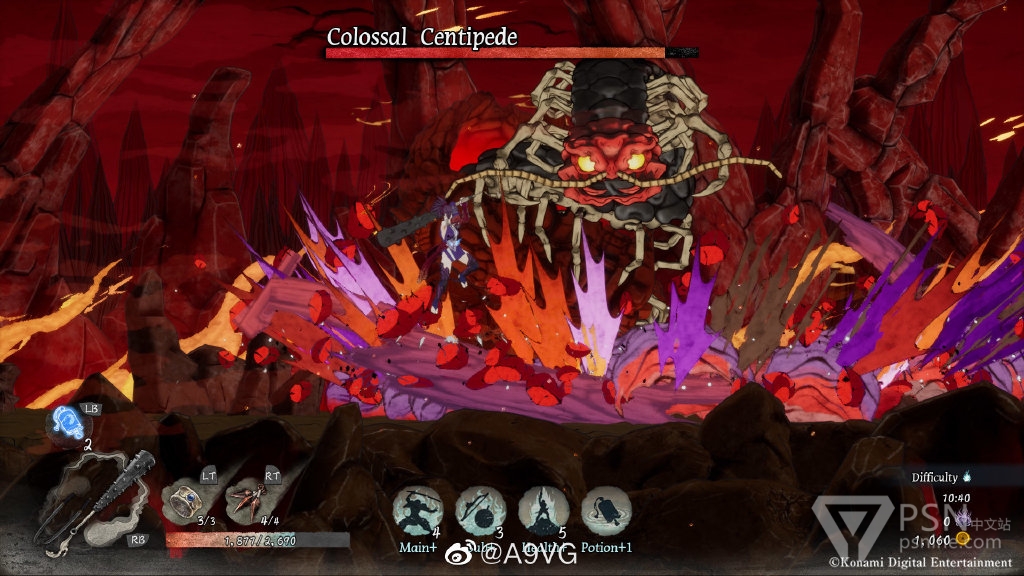Screen dimensions: 1024x576
Task: Select the kunai throwing blades slot
Action: tap(248, 499)
